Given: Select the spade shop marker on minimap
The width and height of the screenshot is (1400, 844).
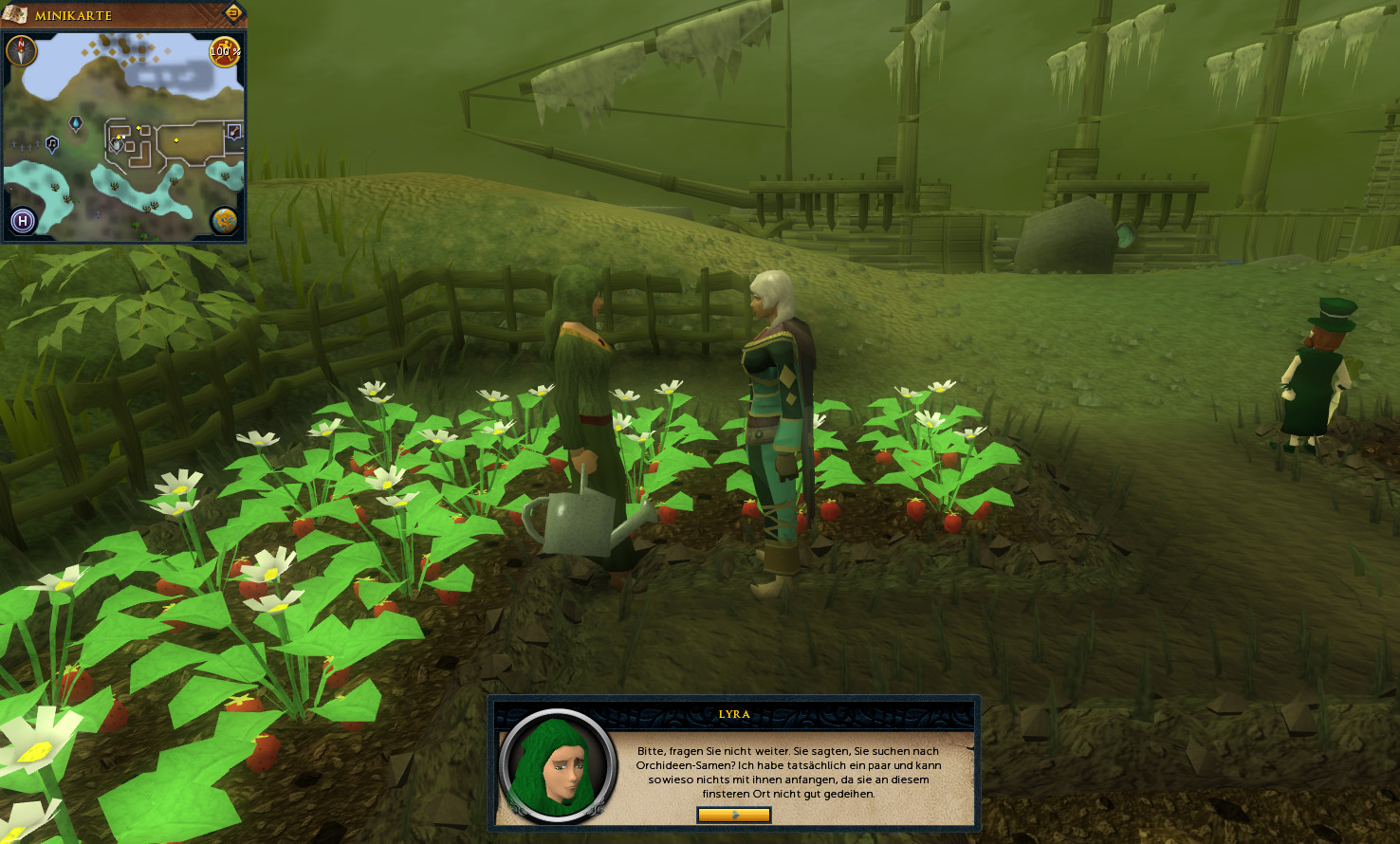Looking at the screenshot, I should pos(233,131).
